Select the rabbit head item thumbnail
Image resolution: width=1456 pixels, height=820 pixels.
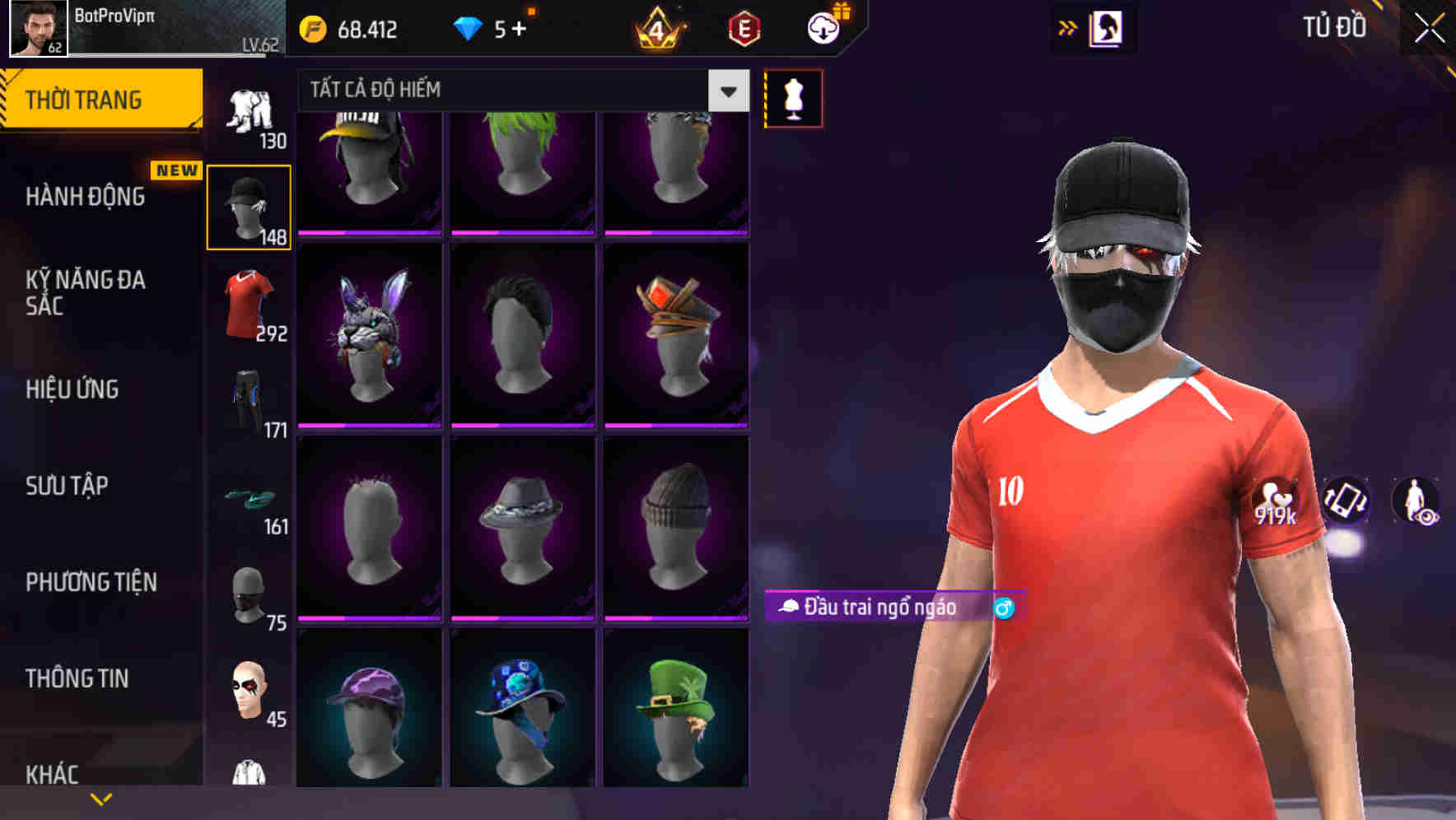(x=368, y=339)
